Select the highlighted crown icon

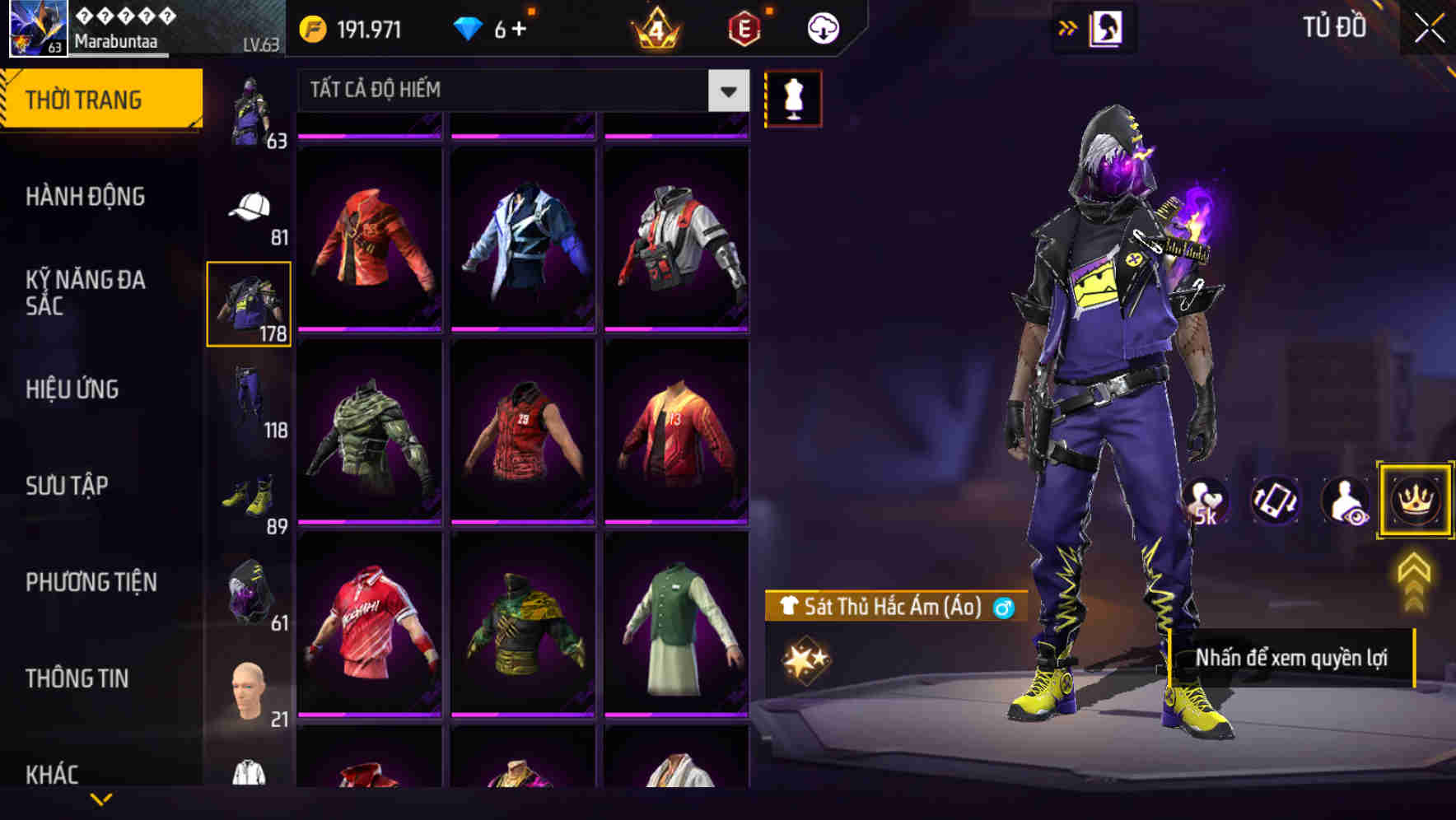point(1414,501)
